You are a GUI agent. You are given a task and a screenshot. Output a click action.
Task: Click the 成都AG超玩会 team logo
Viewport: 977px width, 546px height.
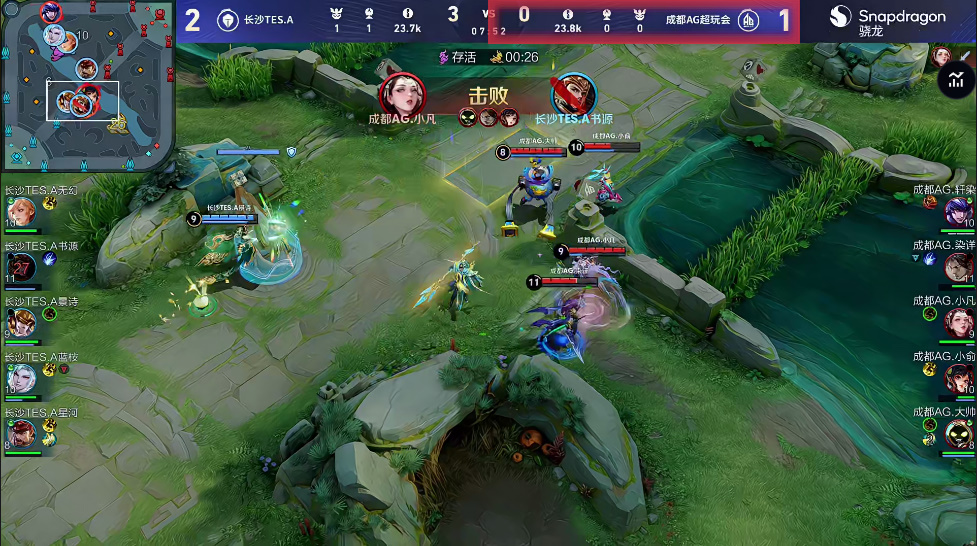[747, 20]
